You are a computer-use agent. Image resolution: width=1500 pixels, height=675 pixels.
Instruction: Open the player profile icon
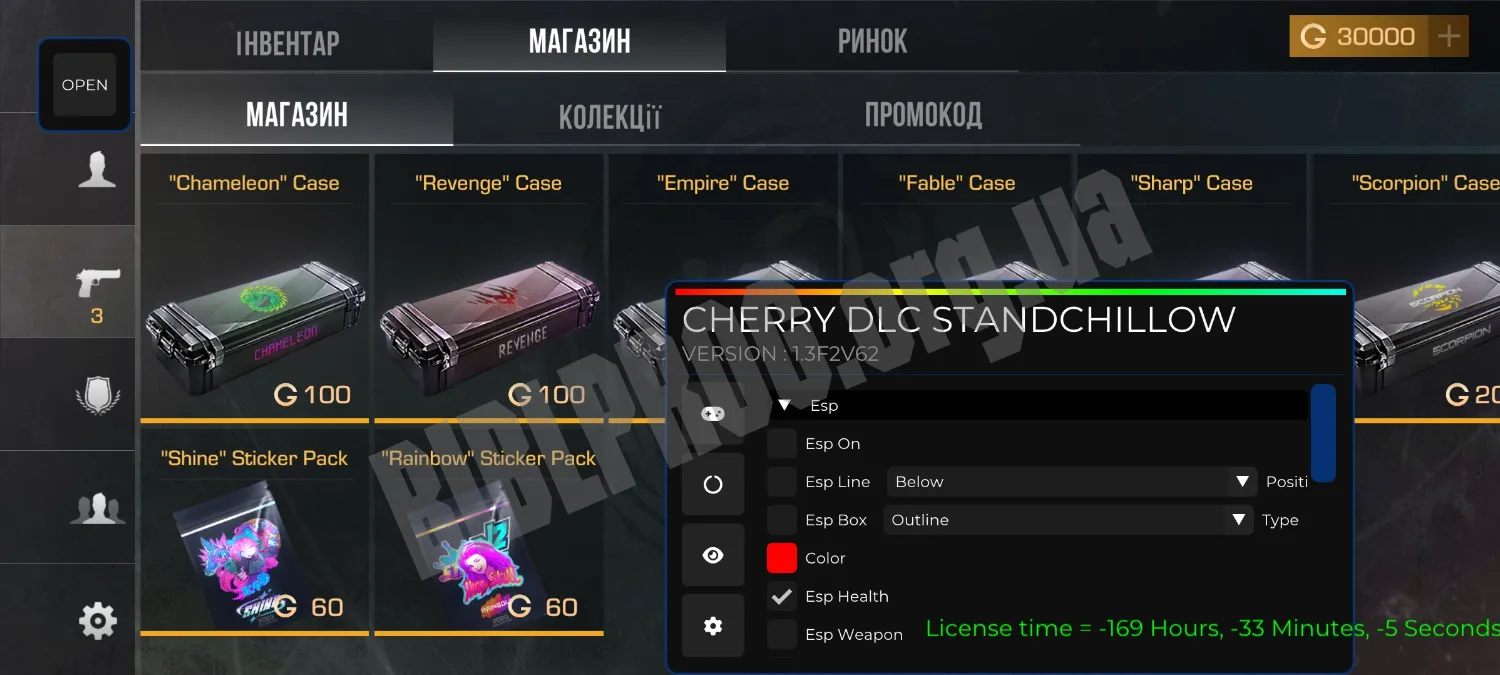click(97, 170)
